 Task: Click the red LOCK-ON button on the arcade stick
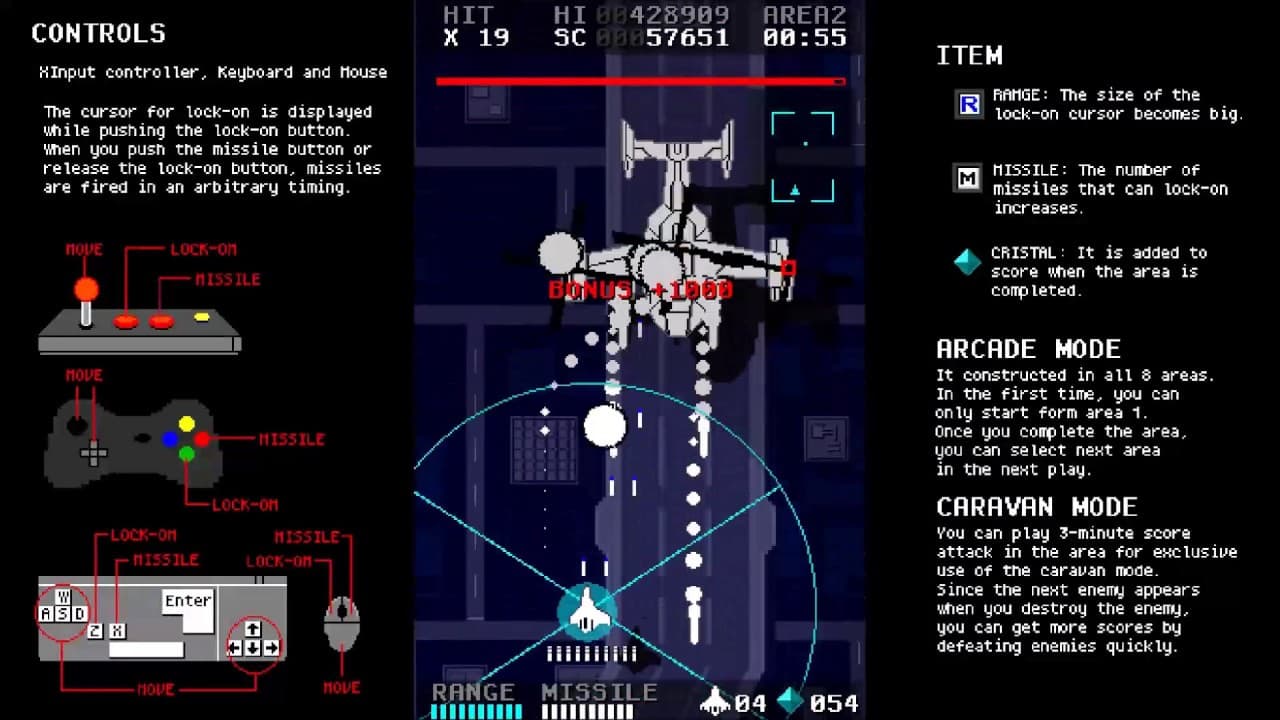click(127, 321)
